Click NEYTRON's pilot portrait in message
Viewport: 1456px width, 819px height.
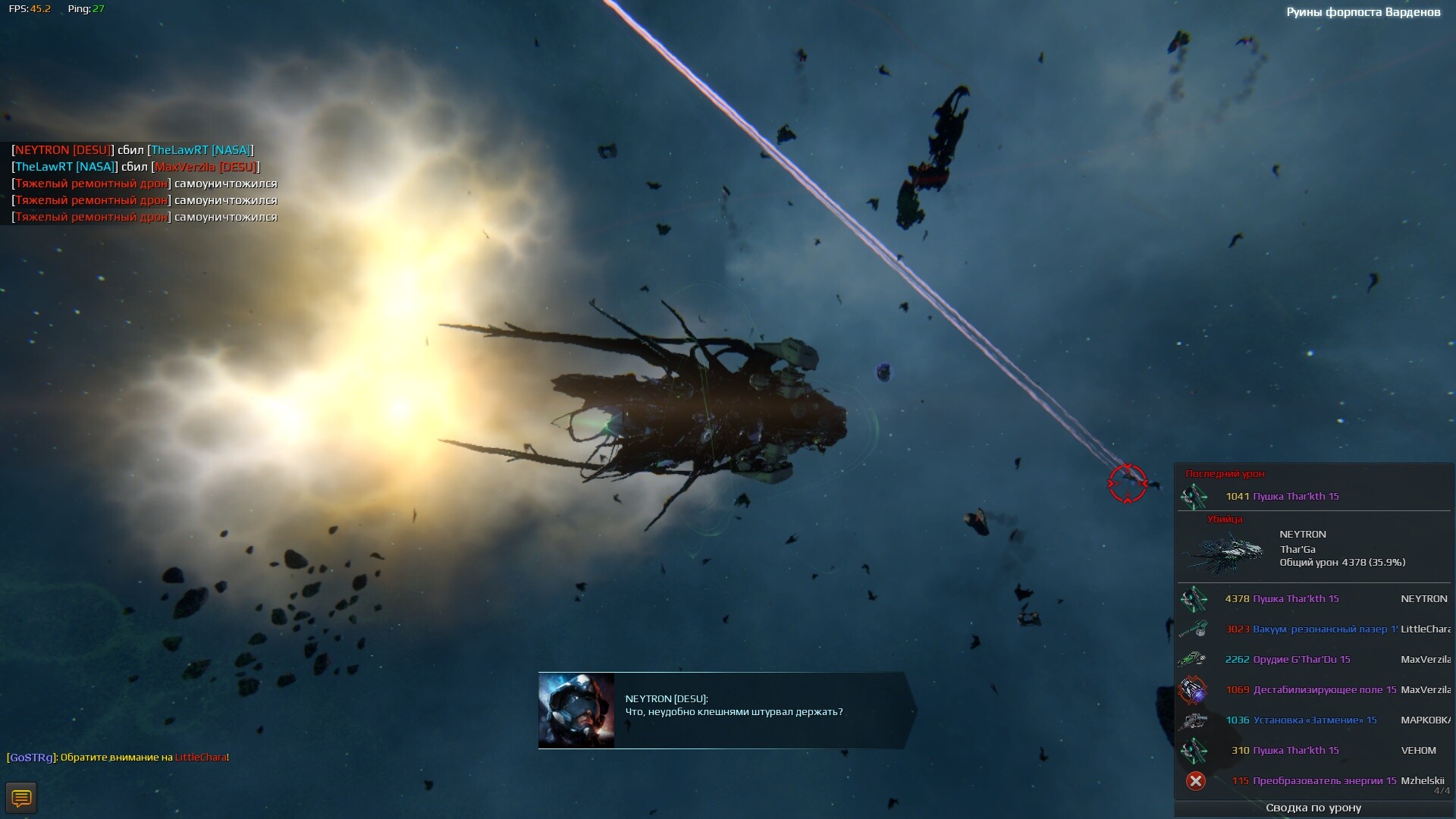[576, 711]
